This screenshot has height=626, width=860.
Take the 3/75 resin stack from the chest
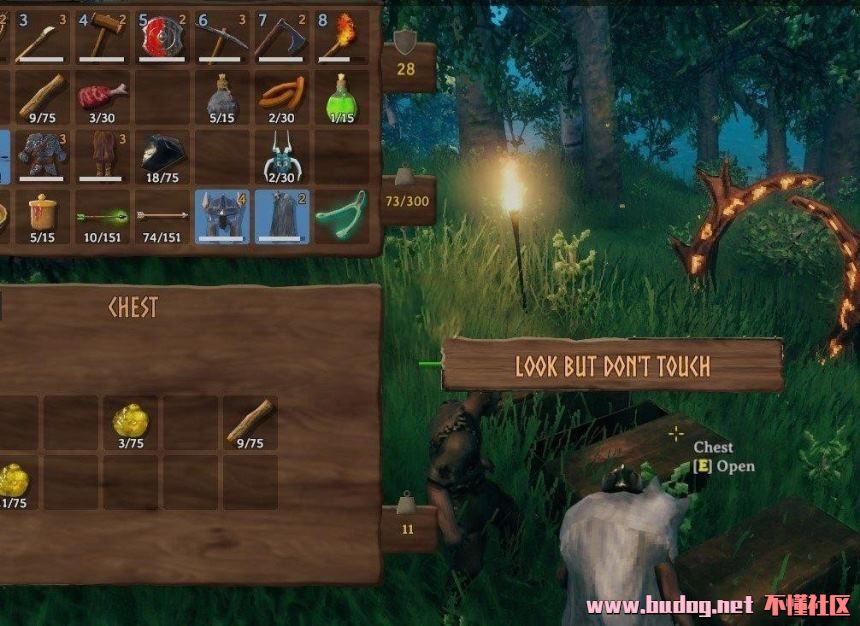point(132,422)
